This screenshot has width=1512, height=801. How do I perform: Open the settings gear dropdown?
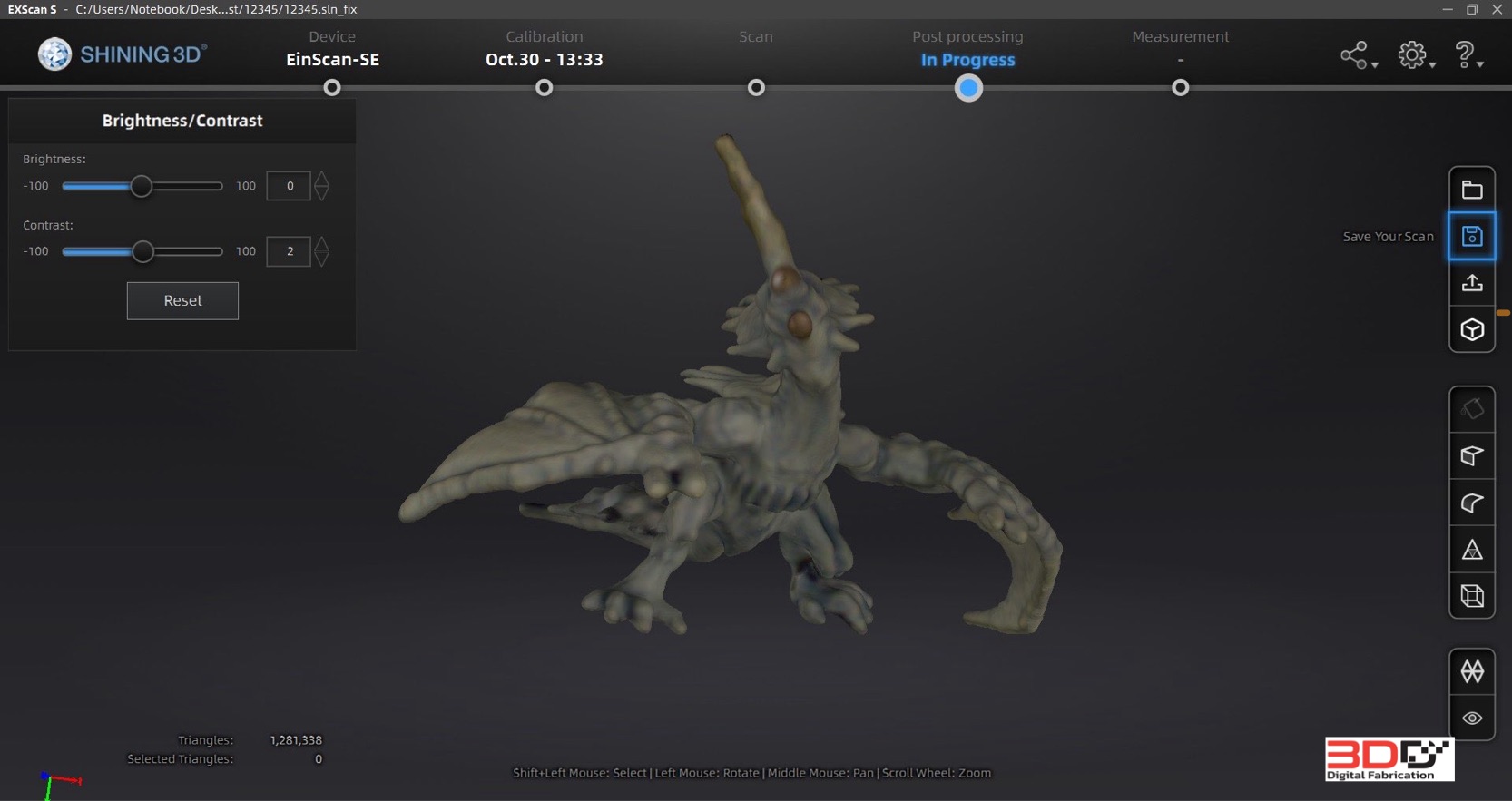[1413, 54]
